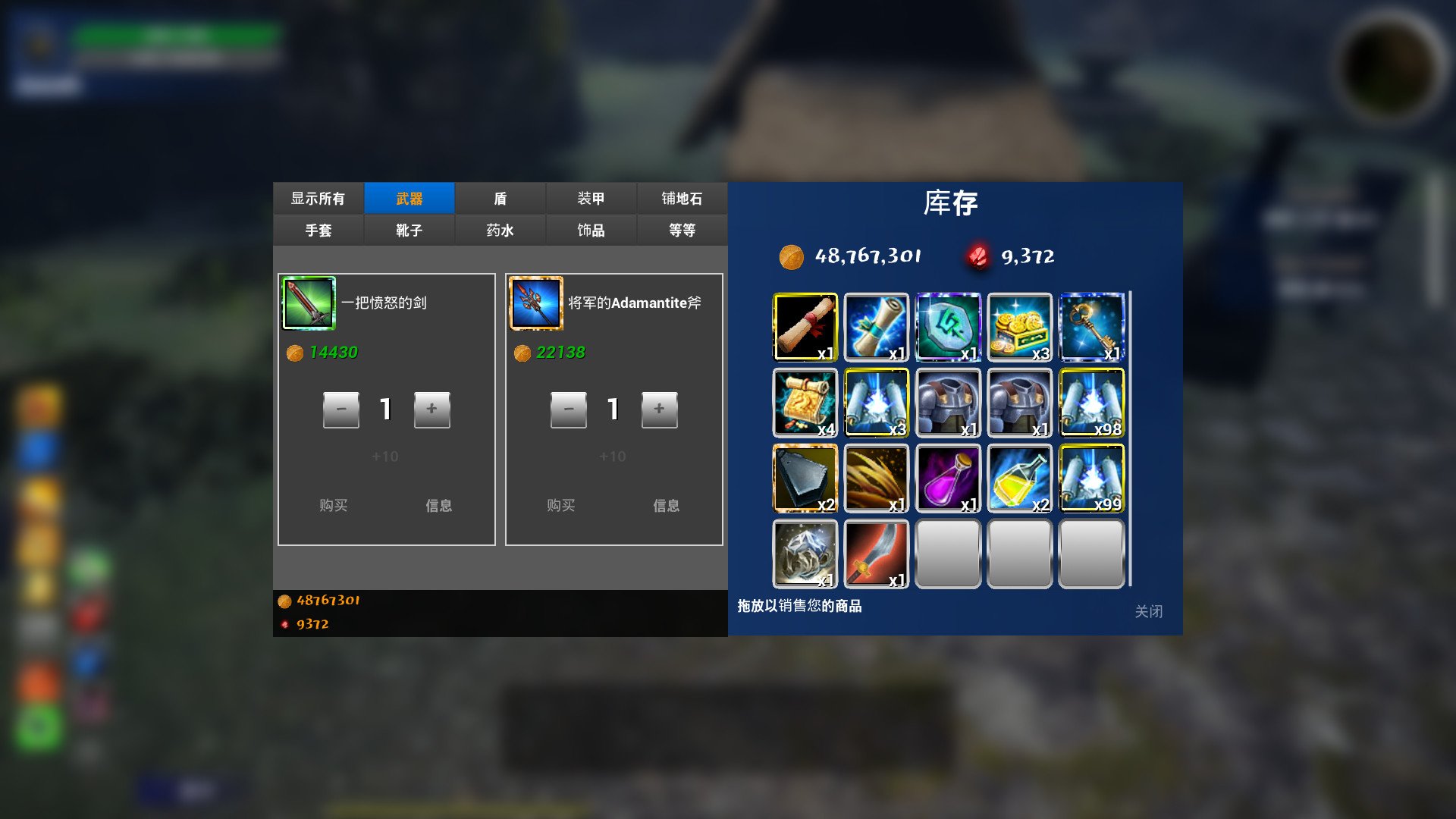Select the armor chestplate item in inventory
The height and width of the screenshot is (819, 1456).
[x=948, y=402]
